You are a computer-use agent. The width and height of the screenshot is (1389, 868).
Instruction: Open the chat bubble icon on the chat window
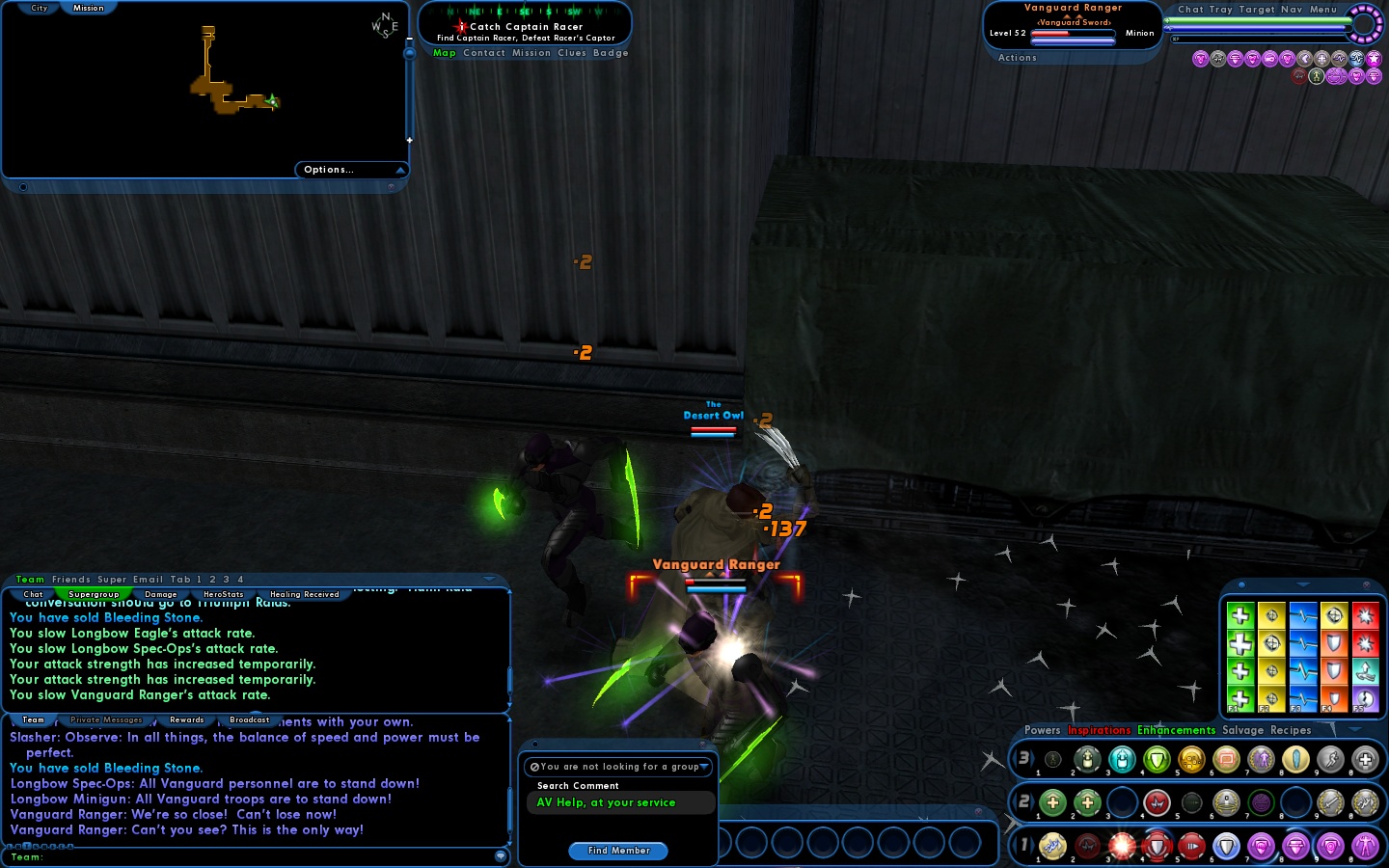tap(501, 857)
